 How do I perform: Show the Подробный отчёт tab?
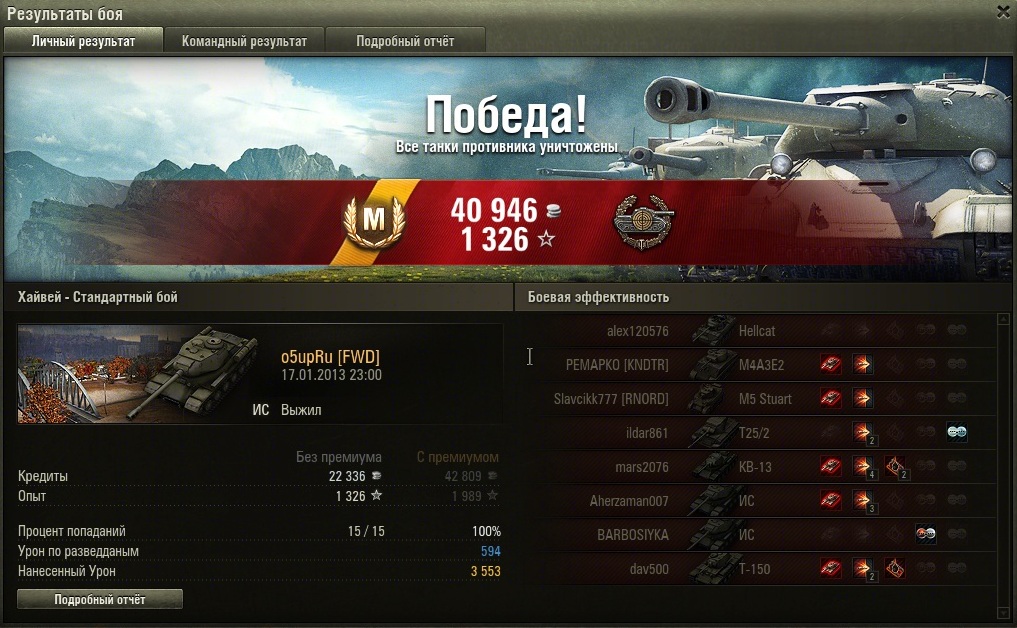(405, 41)
